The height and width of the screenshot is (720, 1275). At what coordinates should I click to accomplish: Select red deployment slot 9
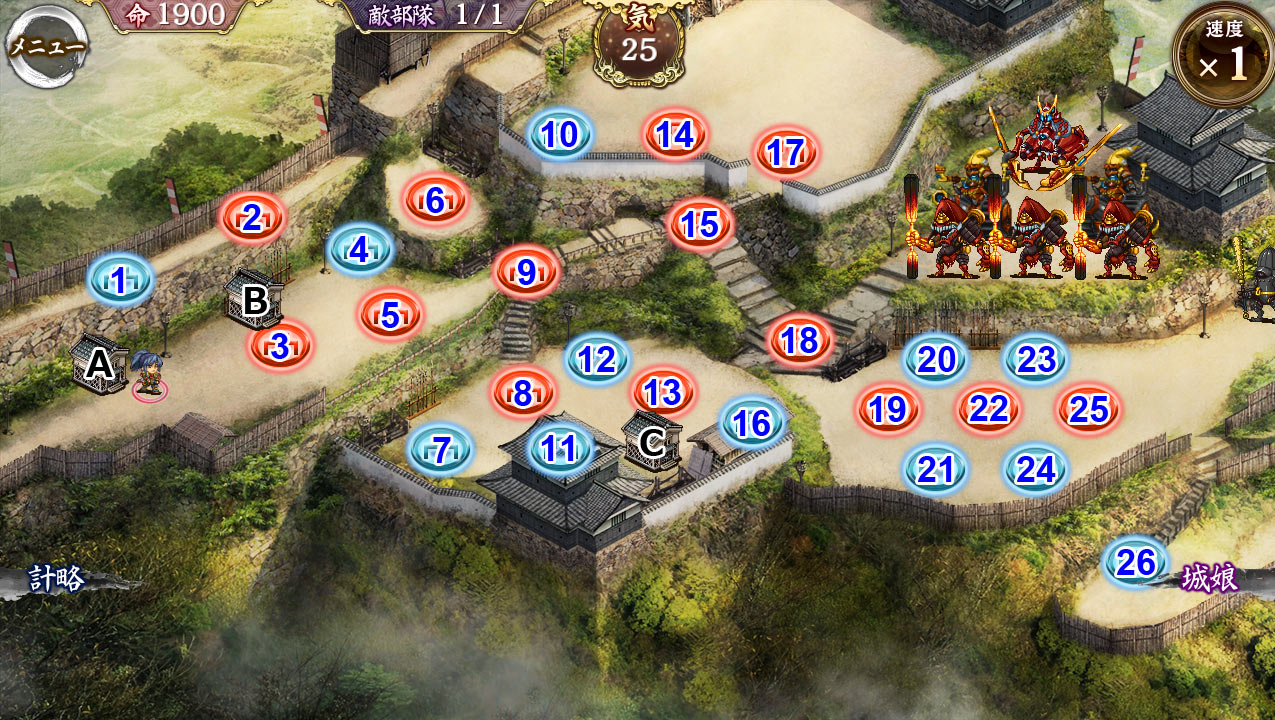point(527,271)
